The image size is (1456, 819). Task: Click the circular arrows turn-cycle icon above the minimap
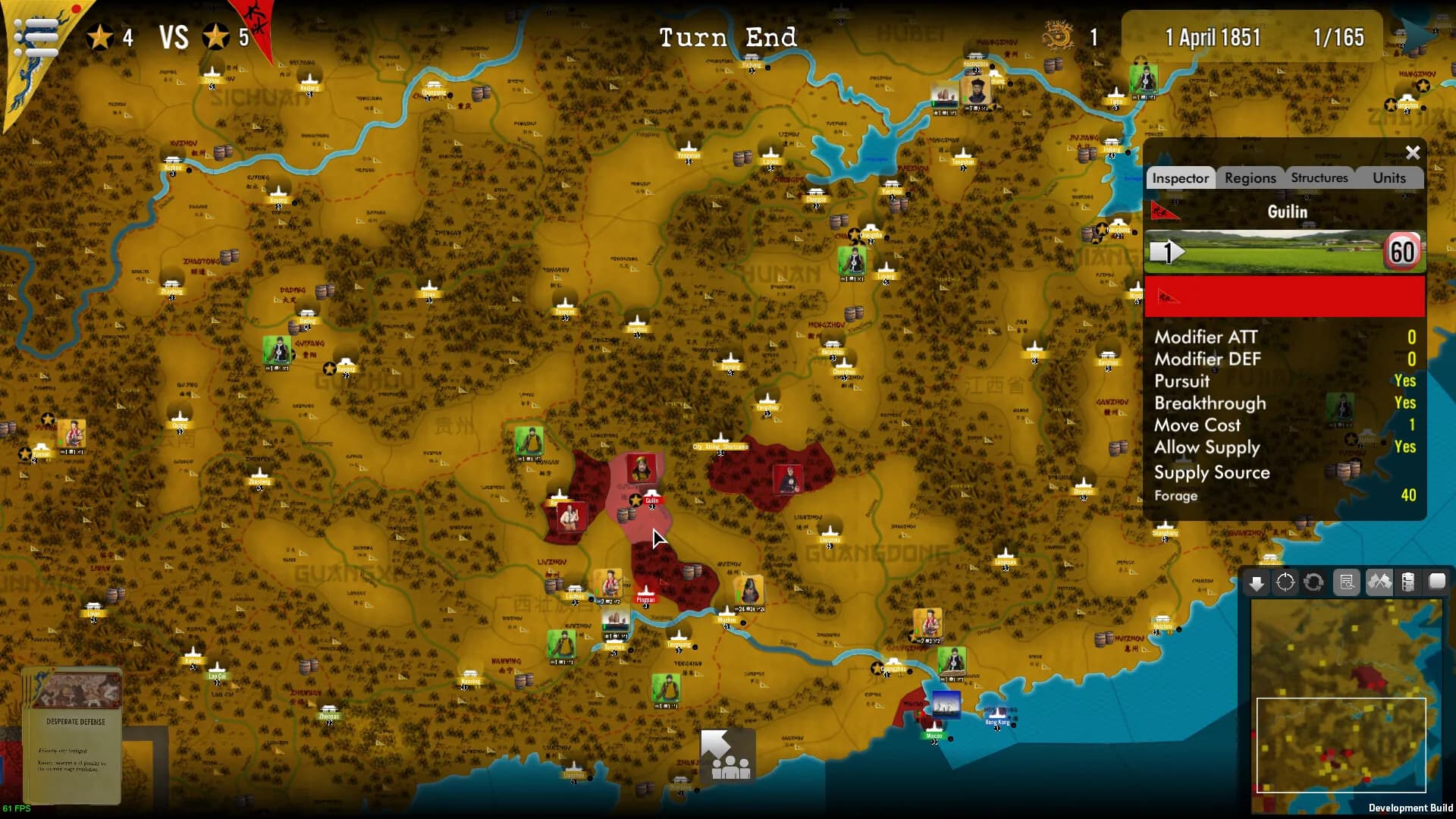[x=1313, y=584]
